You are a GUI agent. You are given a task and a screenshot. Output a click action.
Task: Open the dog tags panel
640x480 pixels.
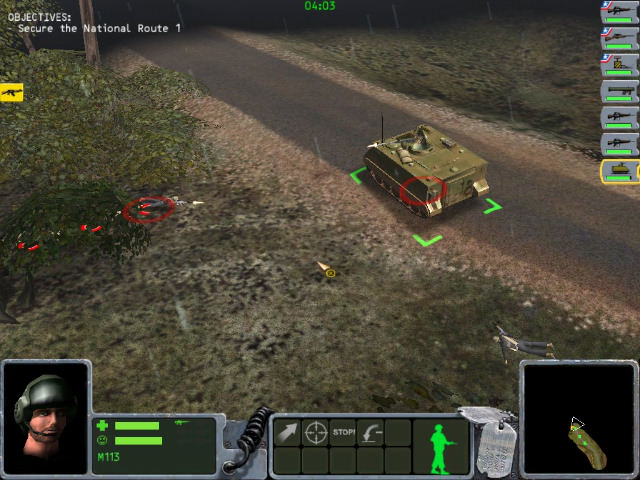tap(494, 447)
